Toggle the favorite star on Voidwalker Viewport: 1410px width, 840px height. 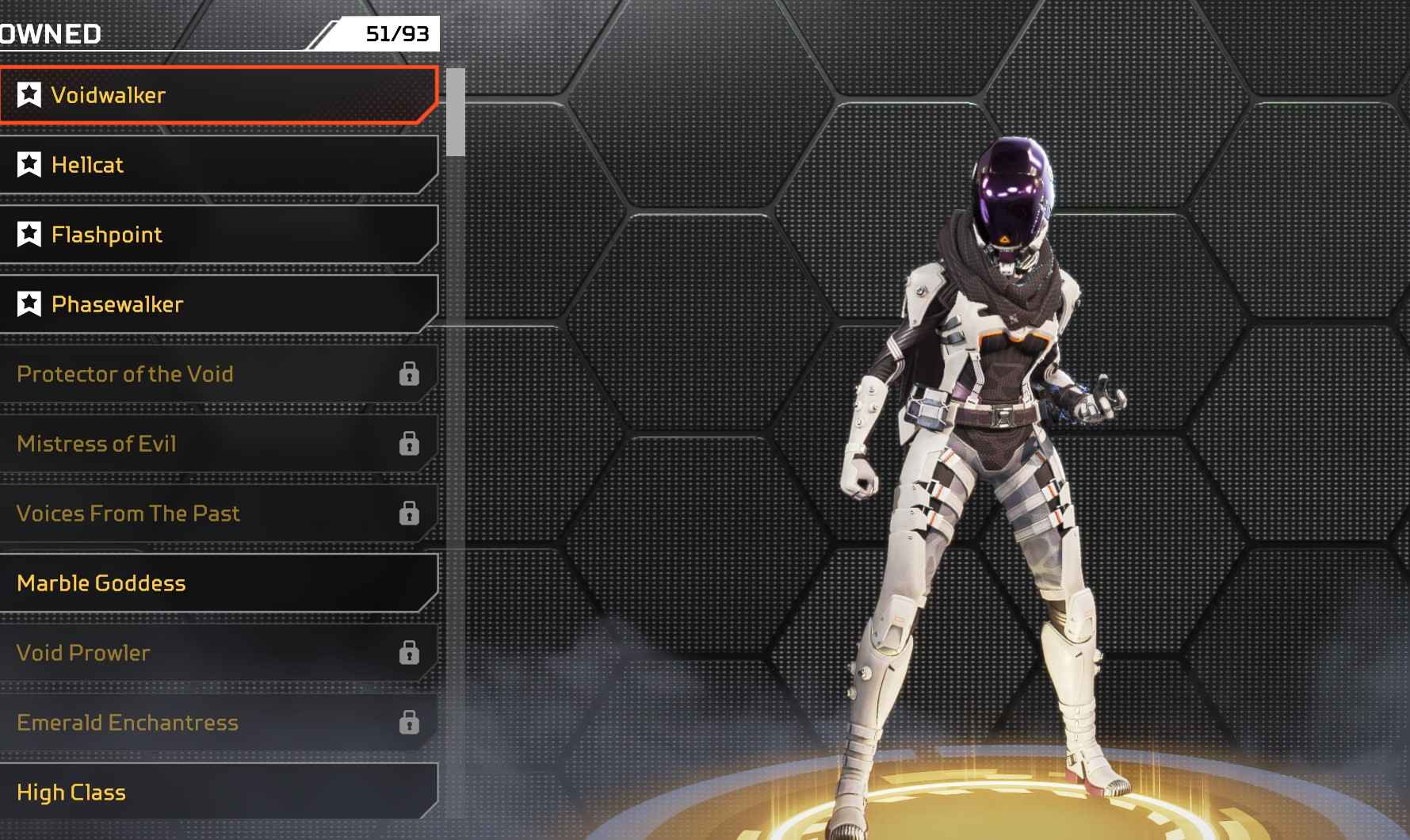tap(29, 95)
